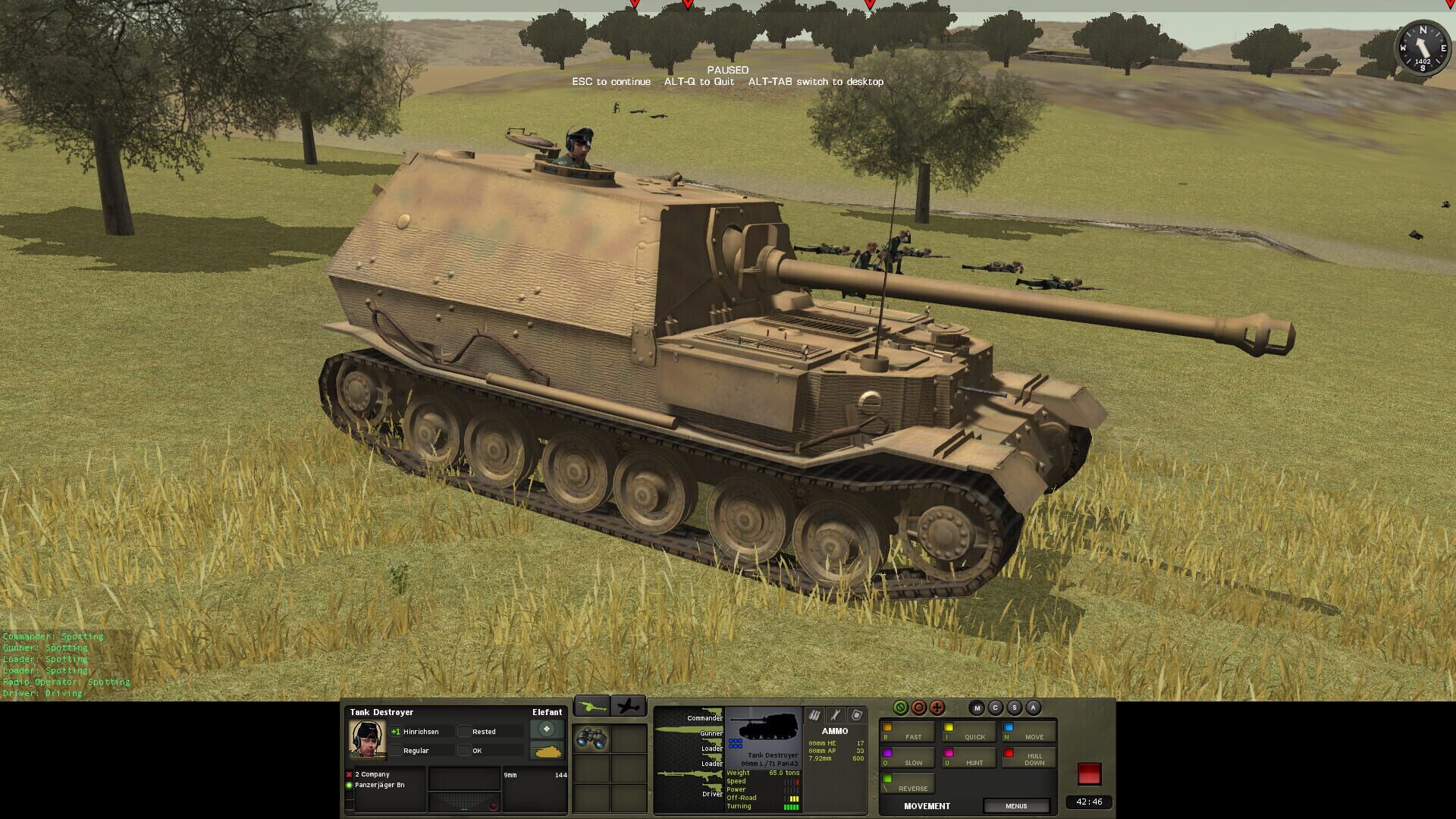Screen dimensions: 1456x819
Task: Switch to the A admin commands tab
Action: coord(1032,708)
